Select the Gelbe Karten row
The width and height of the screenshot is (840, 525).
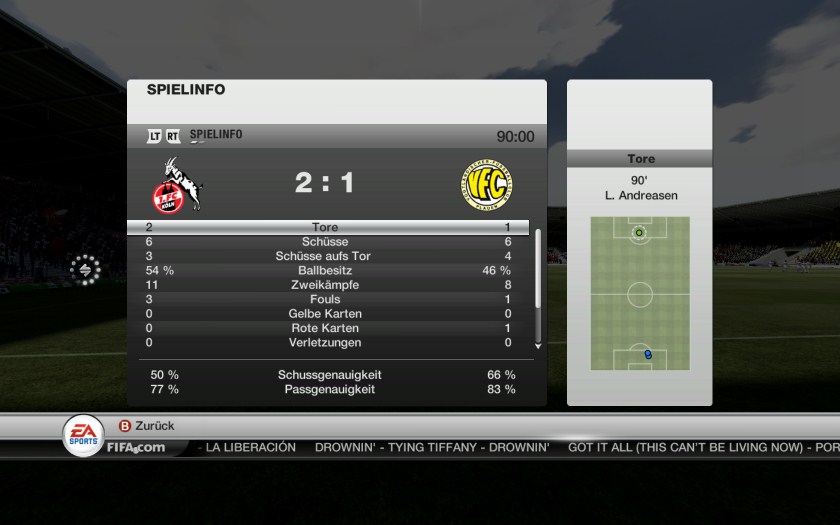[326, 314]
